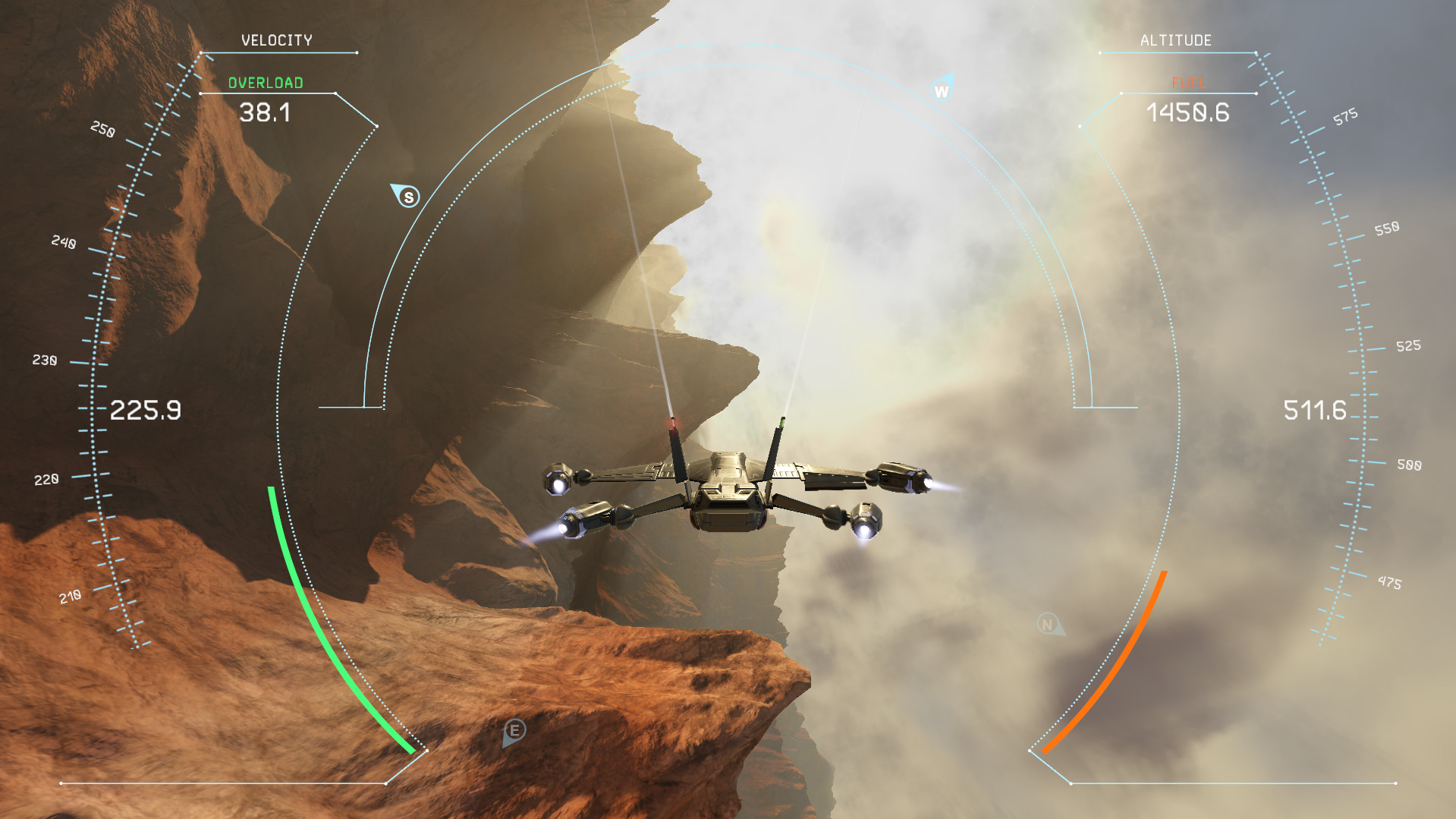
Task: Click the W compass heading marker
Action: (x=942, y=90)
